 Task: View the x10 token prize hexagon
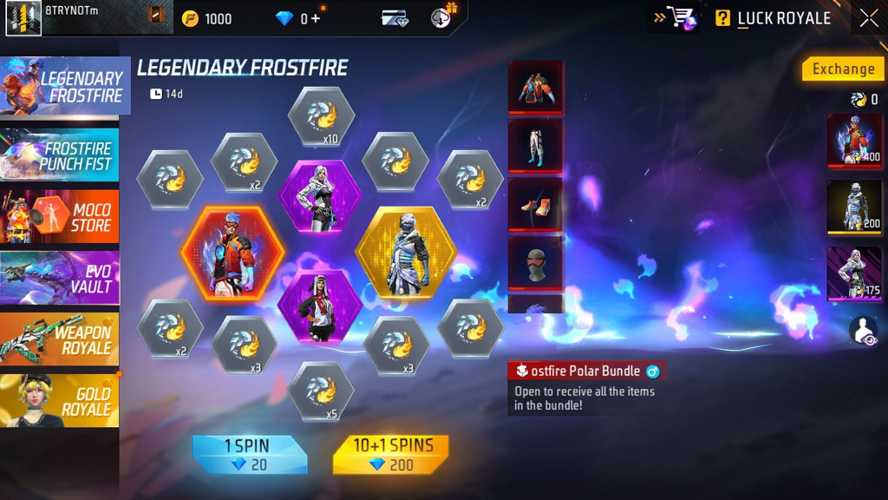(x=321, y=117)
